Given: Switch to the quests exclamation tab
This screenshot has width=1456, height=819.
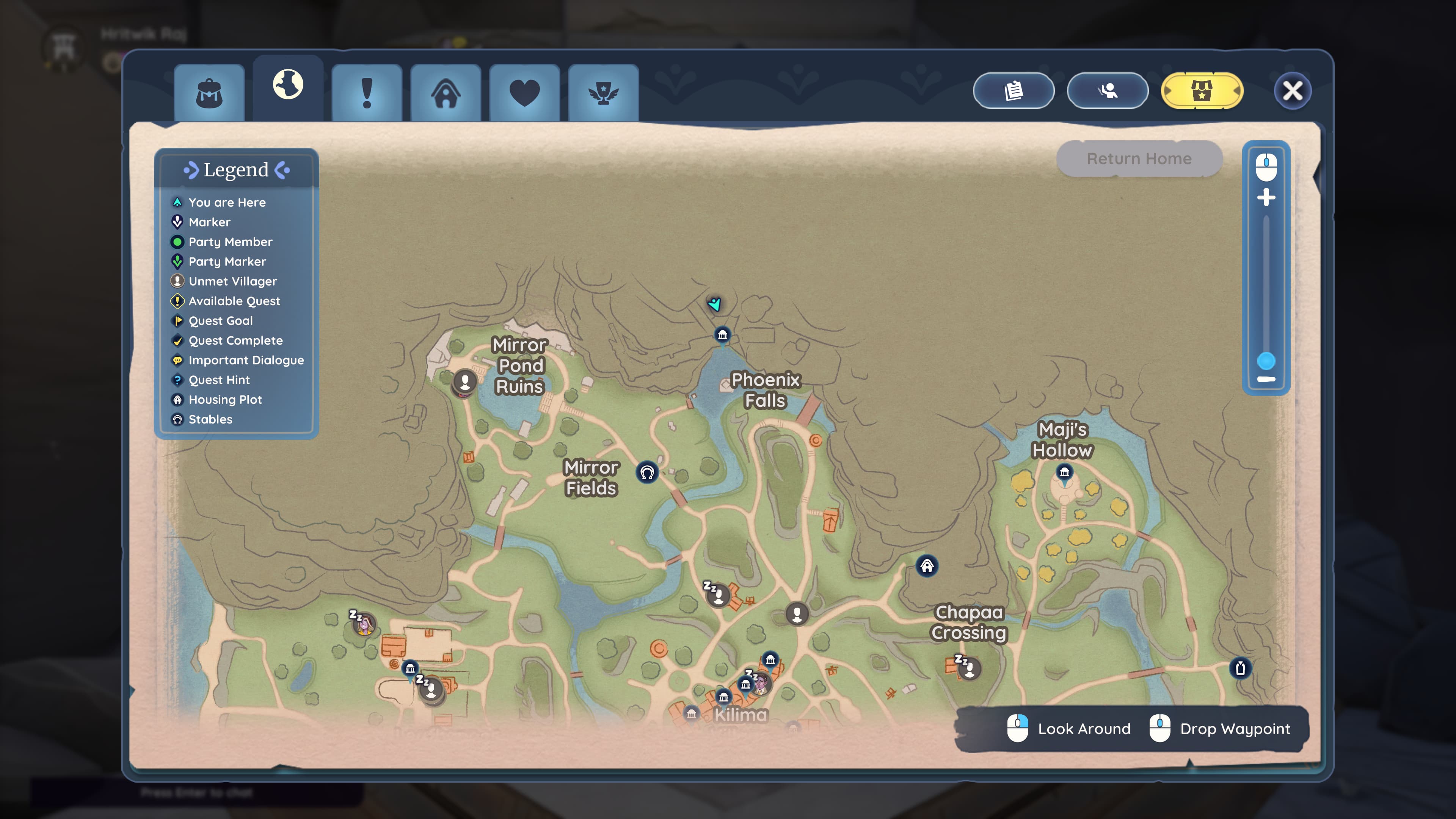Looking at the screenshot, I should point(367,93).
